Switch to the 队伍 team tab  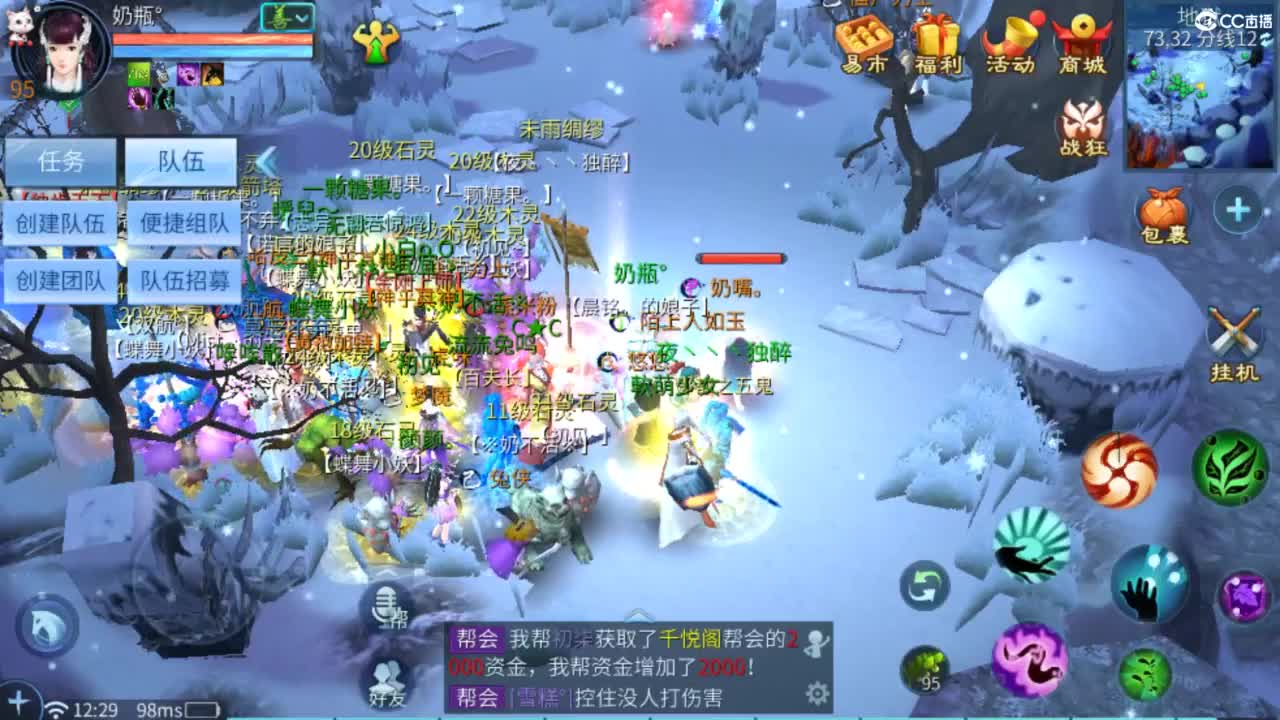click(180, 162)
